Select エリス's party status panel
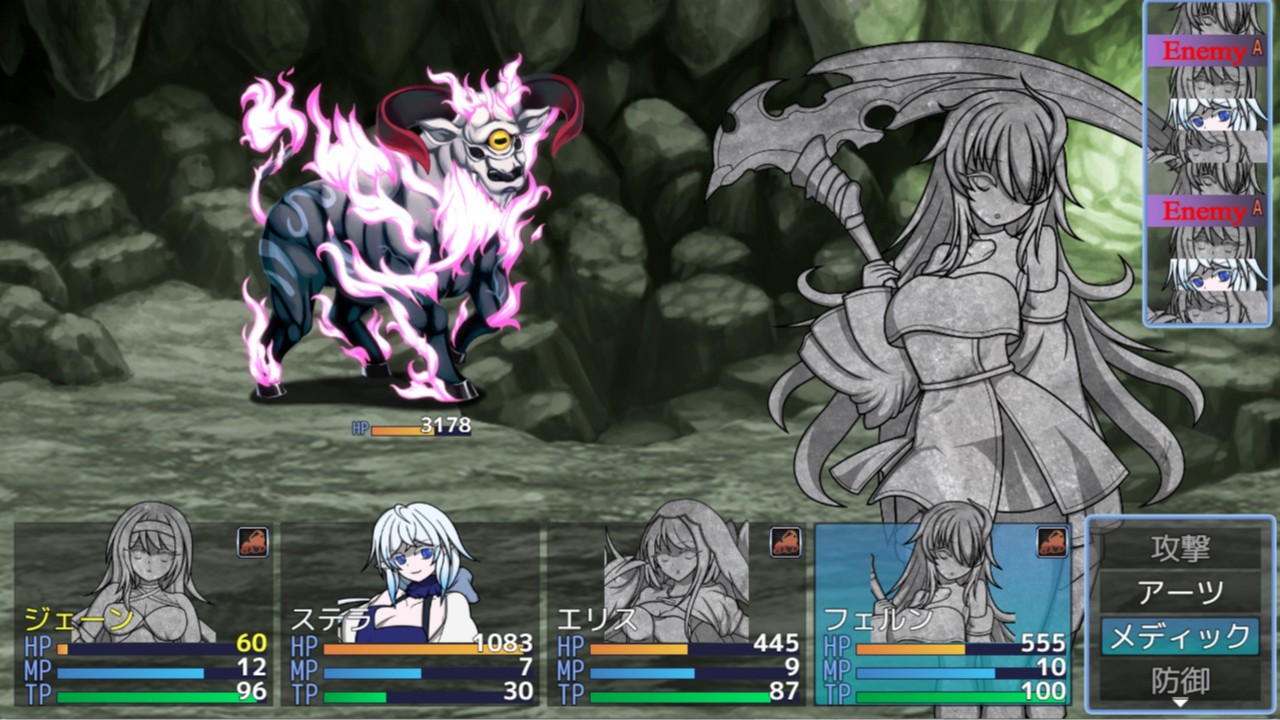Screen dimensions: 1280x720 click(x=676, y=612)
